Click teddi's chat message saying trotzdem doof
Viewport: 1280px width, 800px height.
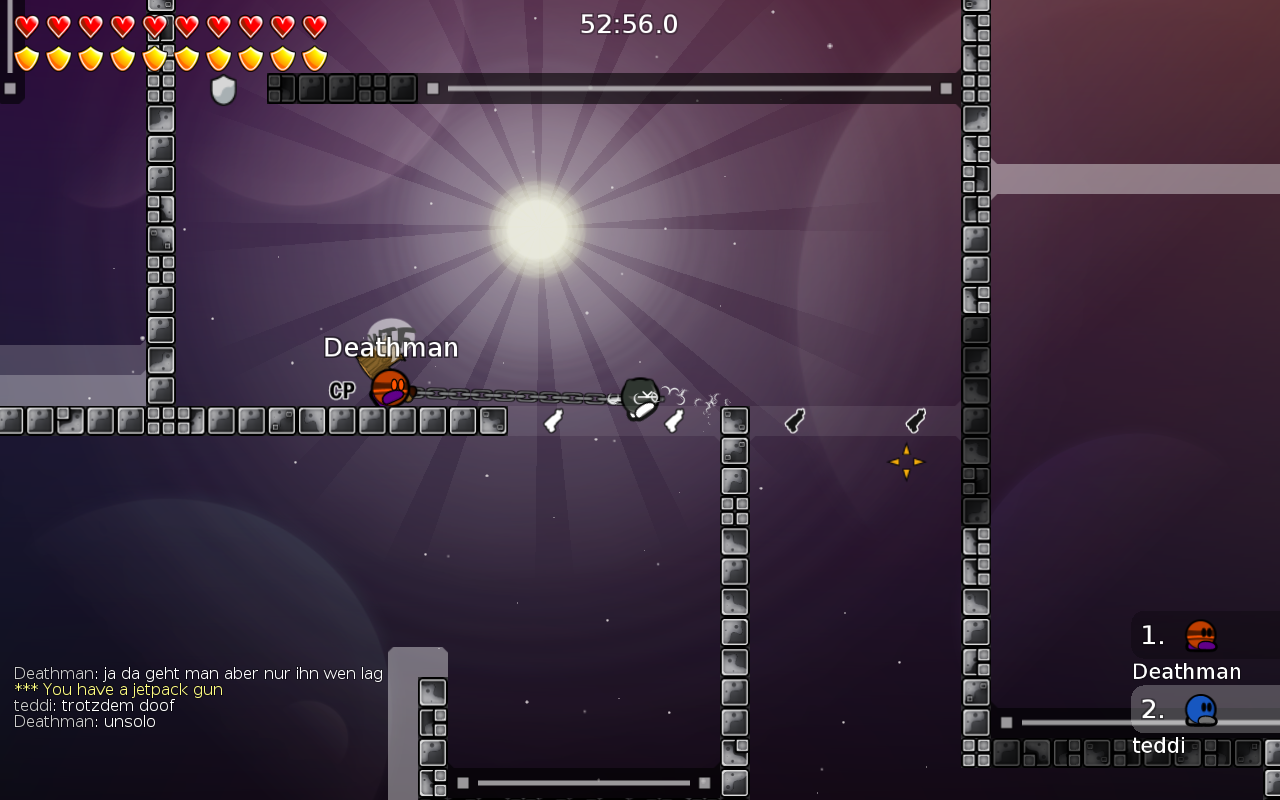(94, 705)
